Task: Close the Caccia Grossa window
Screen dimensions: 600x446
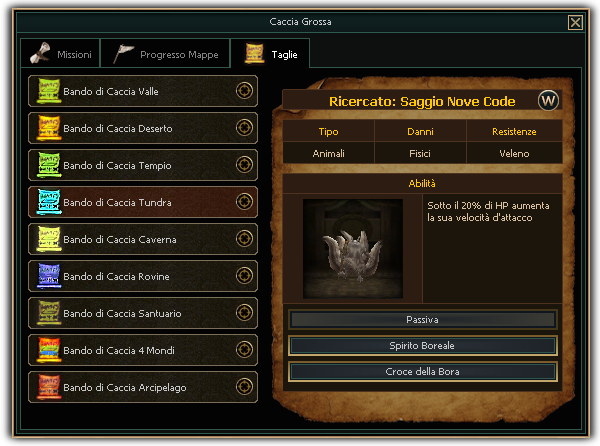Action: (x=575, y=22)
